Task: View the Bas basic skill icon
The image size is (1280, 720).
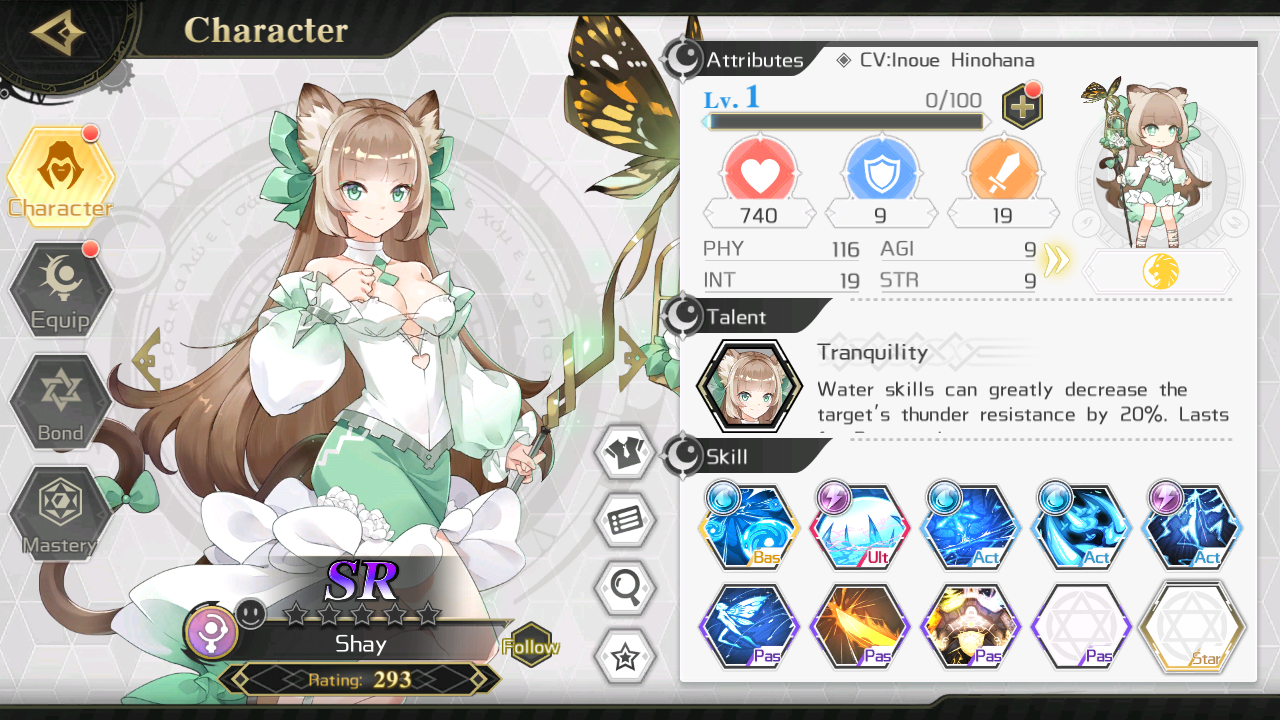Action: 749,527
